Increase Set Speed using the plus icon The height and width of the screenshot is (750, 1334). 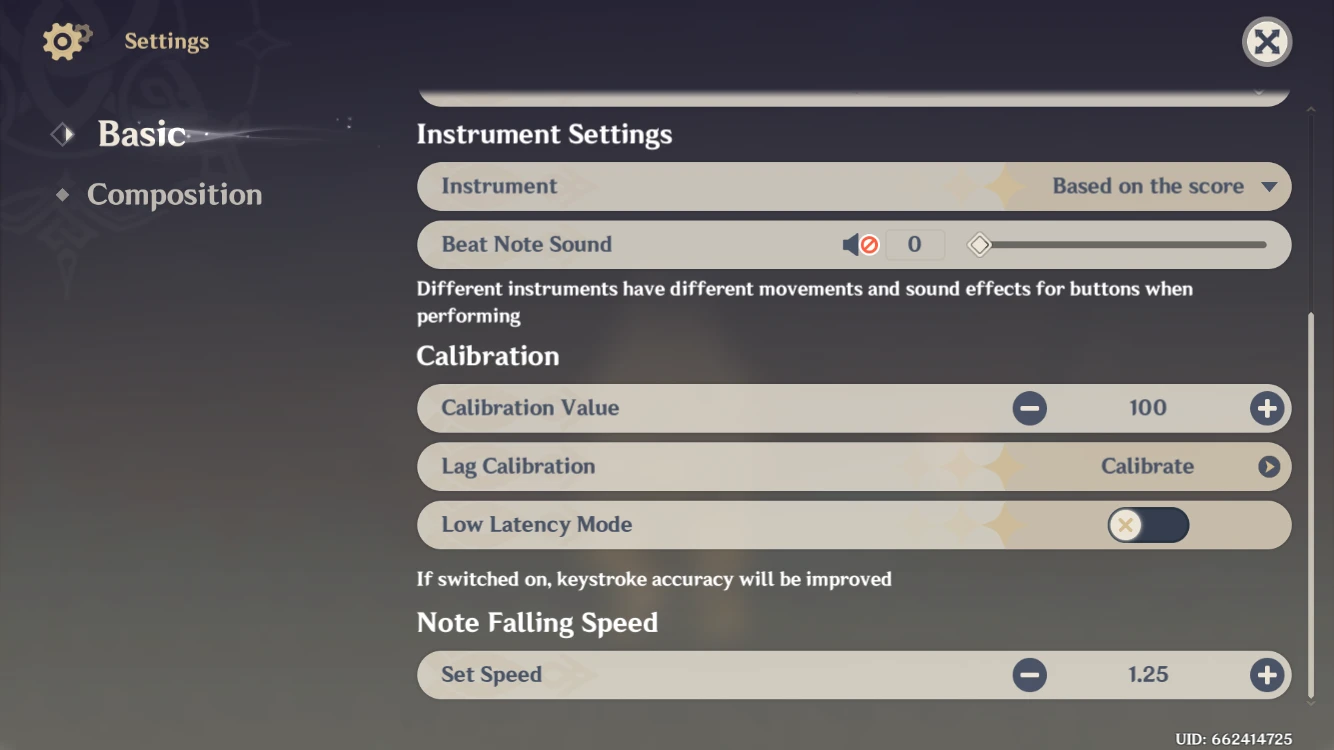tap(1266, 675)
